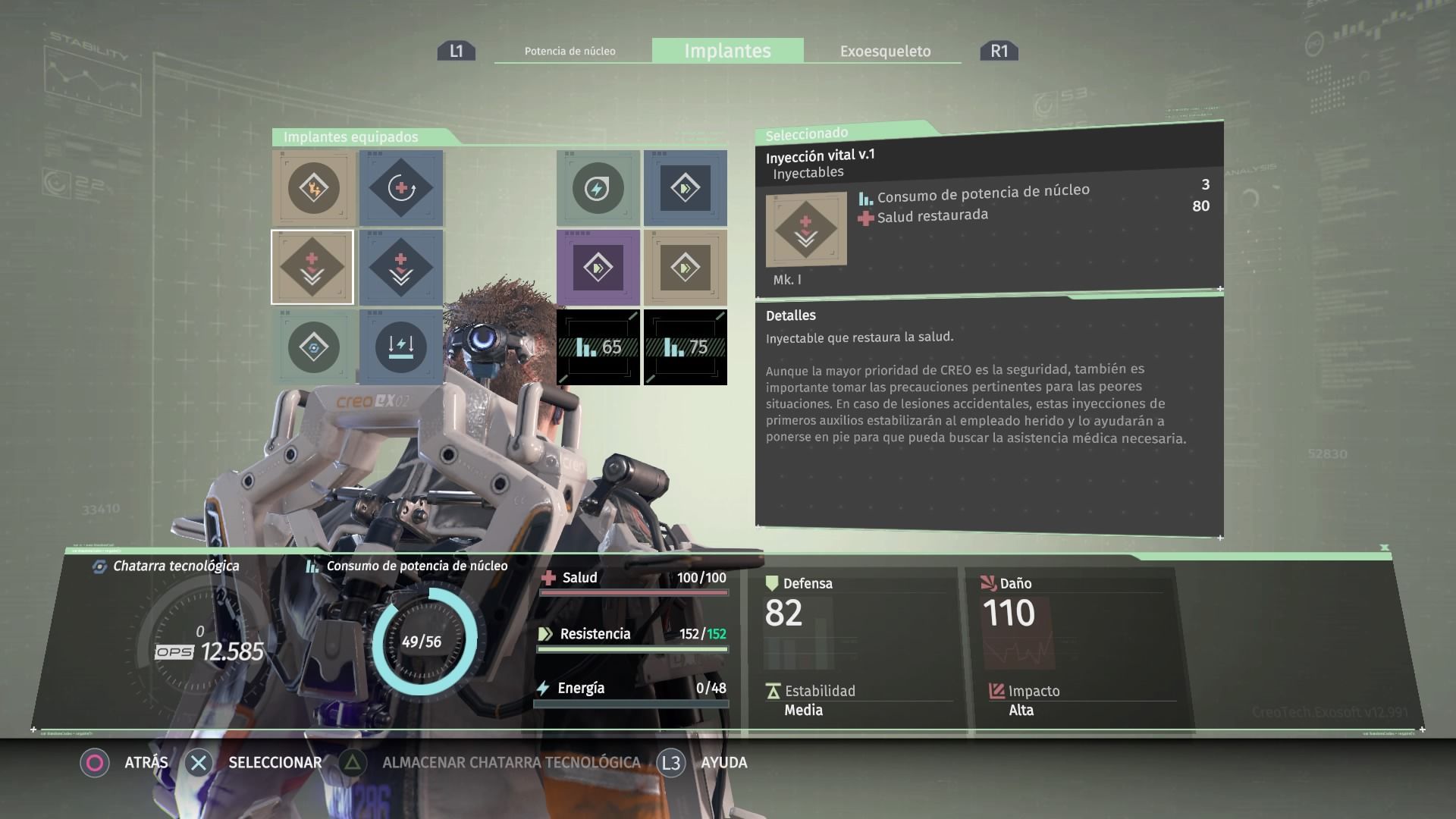Select the Implantes tab

(727, 51)
